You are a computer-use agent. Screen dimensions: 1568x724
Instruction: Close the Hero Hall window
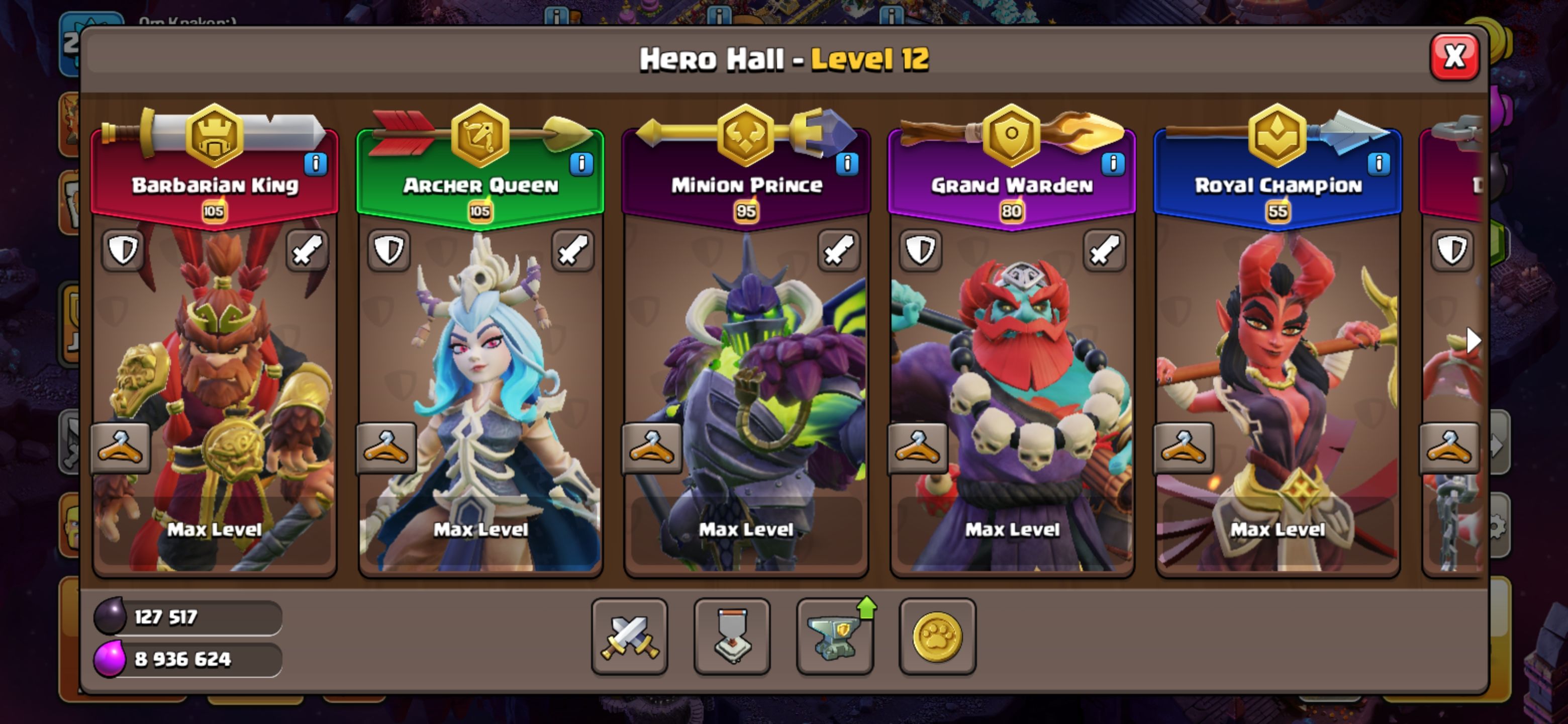coord(1453,57)
